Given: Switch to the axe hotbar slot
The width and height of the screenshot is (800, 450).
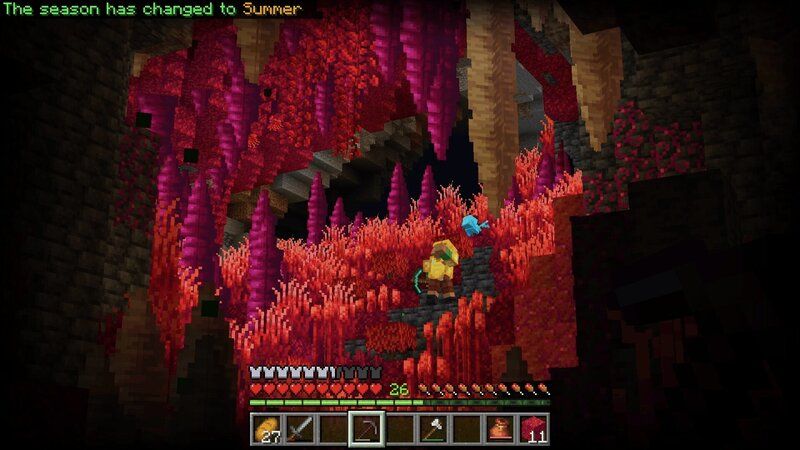Looking at the screenshot, I should [x=434, y=430].
